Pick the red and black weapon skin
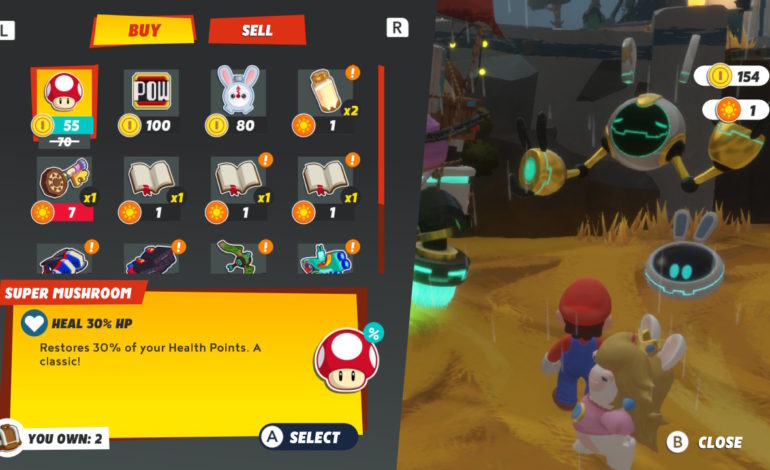This screenshot has width=770, height=470. pos(151,262)
